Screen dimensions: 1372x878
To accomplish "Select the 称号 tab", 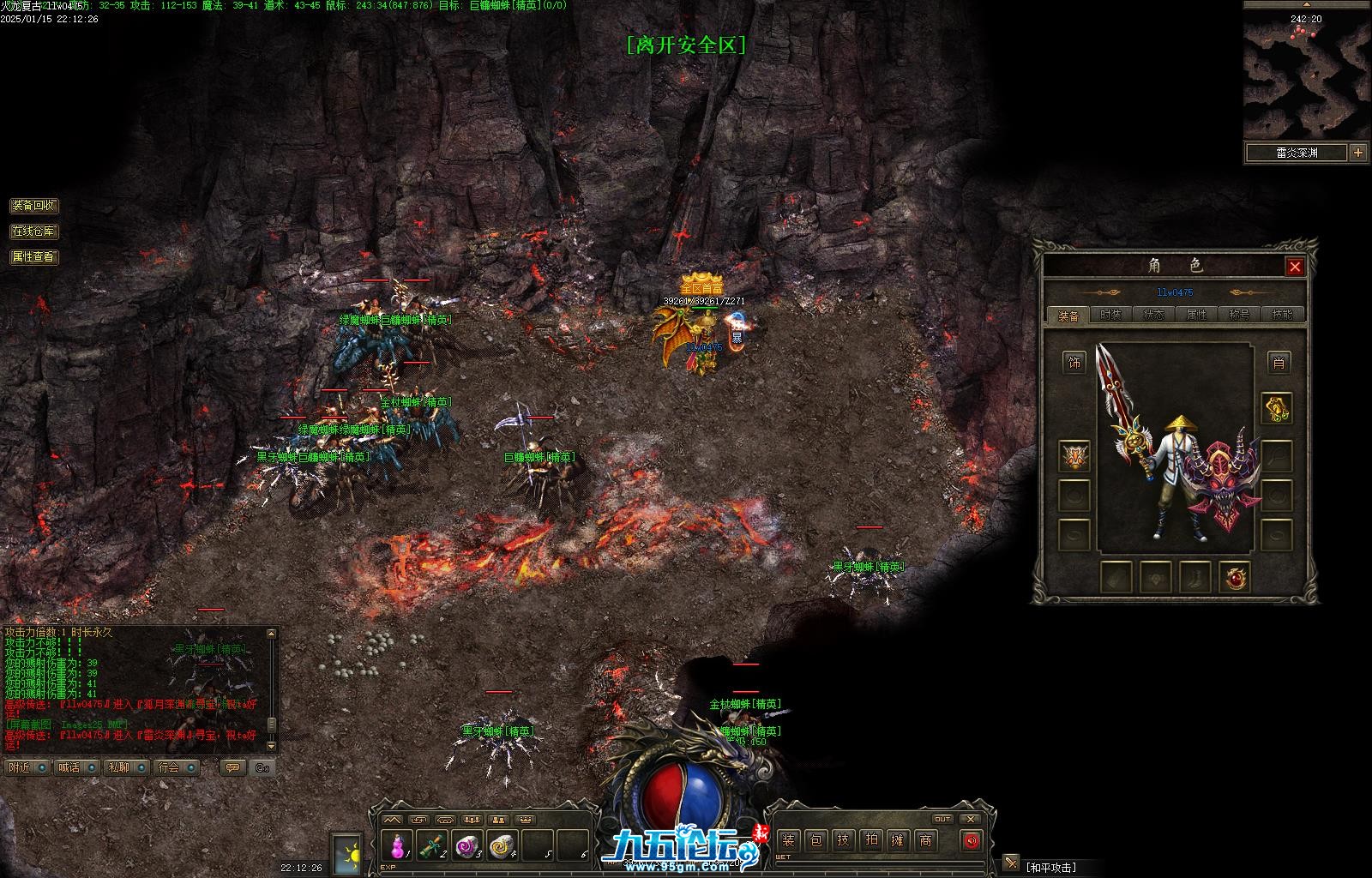I will 1239,315.
